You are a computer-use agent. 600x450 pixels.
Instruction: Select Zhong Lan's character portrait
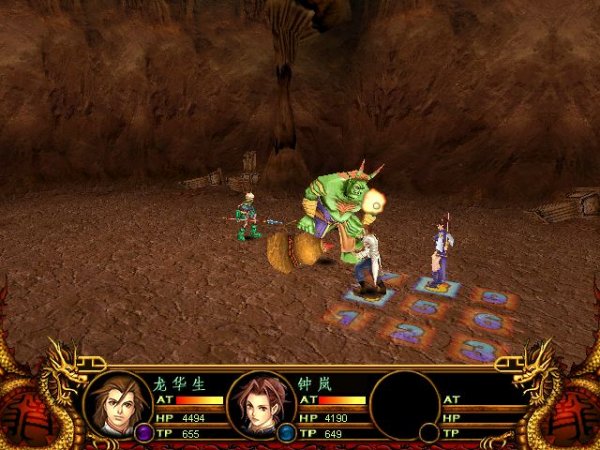click(x=261, y=403)
